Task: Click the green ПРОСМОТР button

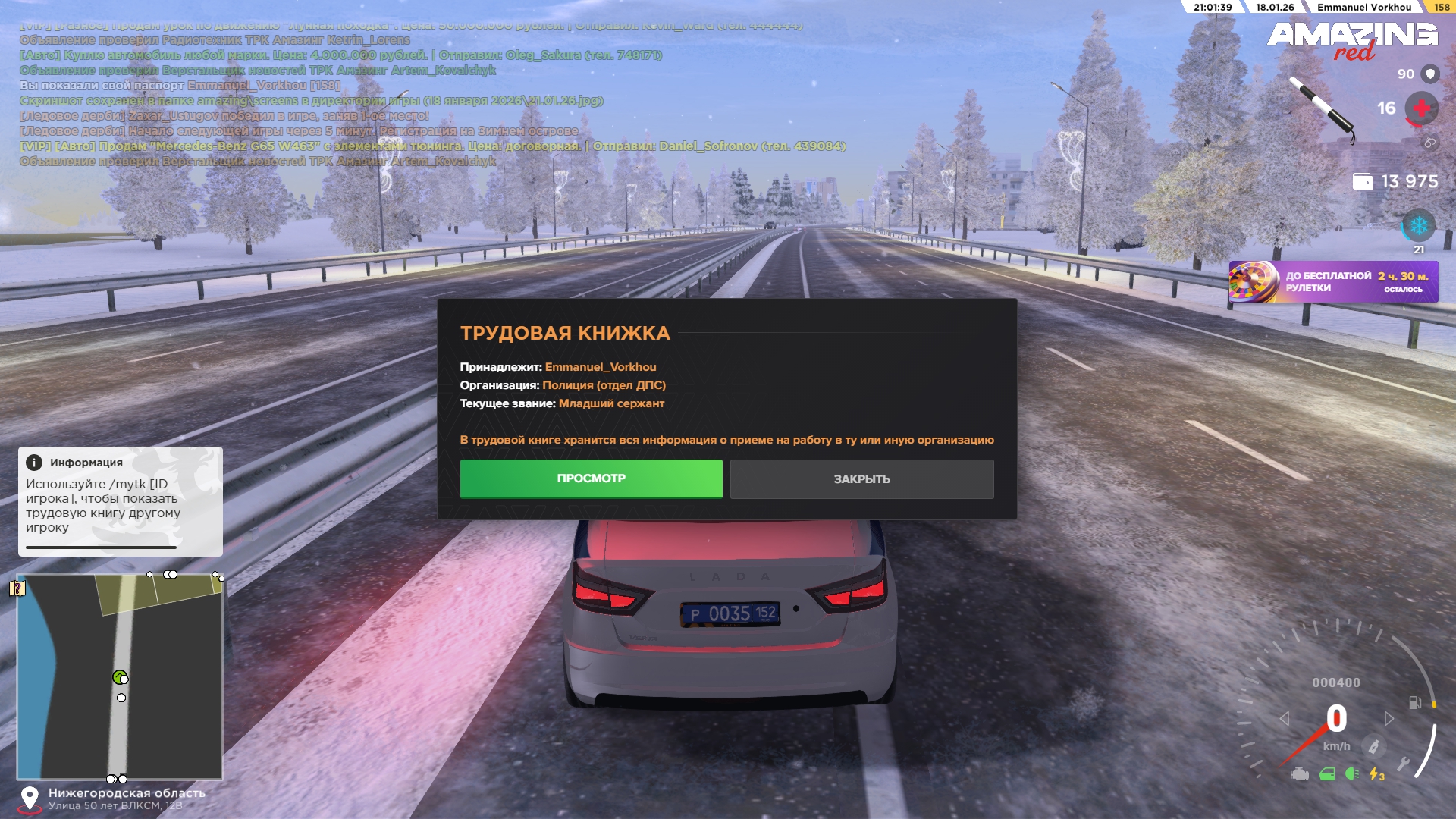Action: (591, 479)
